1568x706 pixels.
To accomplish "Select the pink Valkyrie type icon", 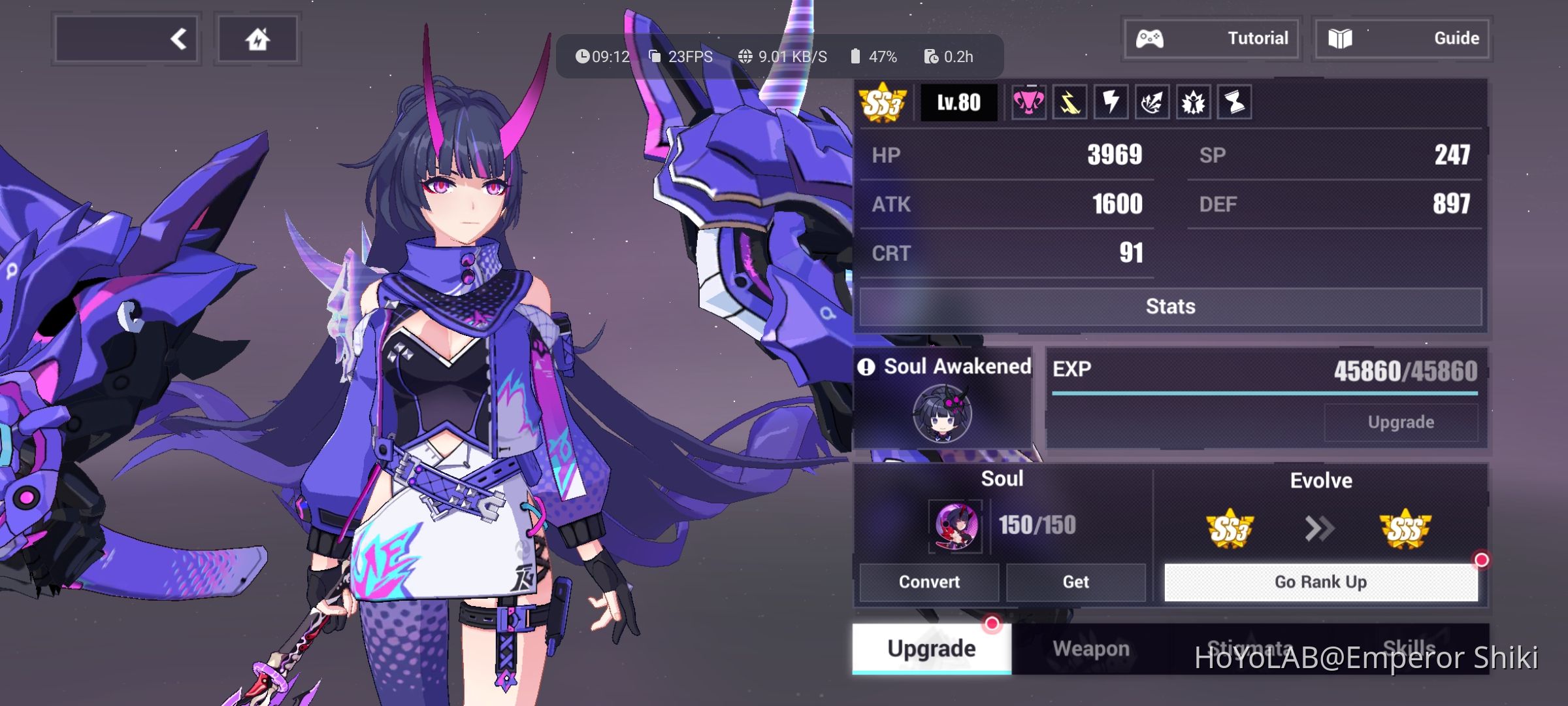I will [1030, 103].
